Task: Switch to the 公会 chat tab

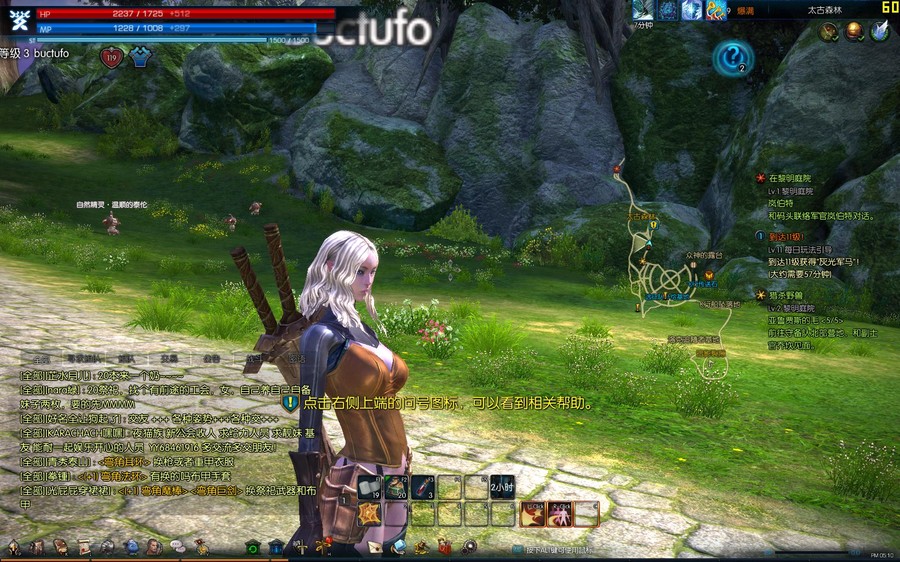Action: [x=212, y=358]
